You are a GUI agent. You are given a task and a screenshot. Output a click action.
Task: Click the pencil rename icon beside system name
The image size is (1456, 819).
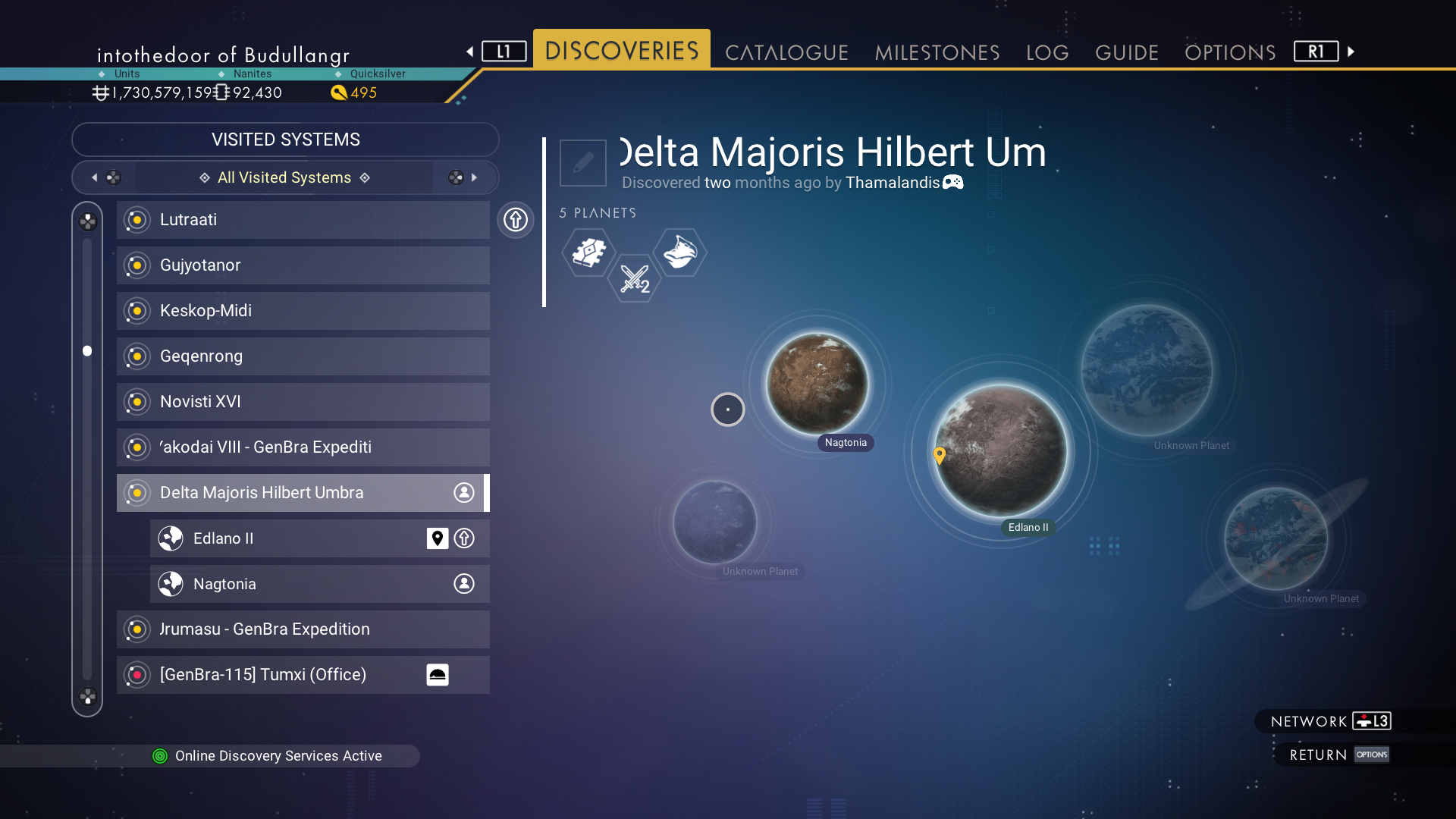click(x=582, y=162)
